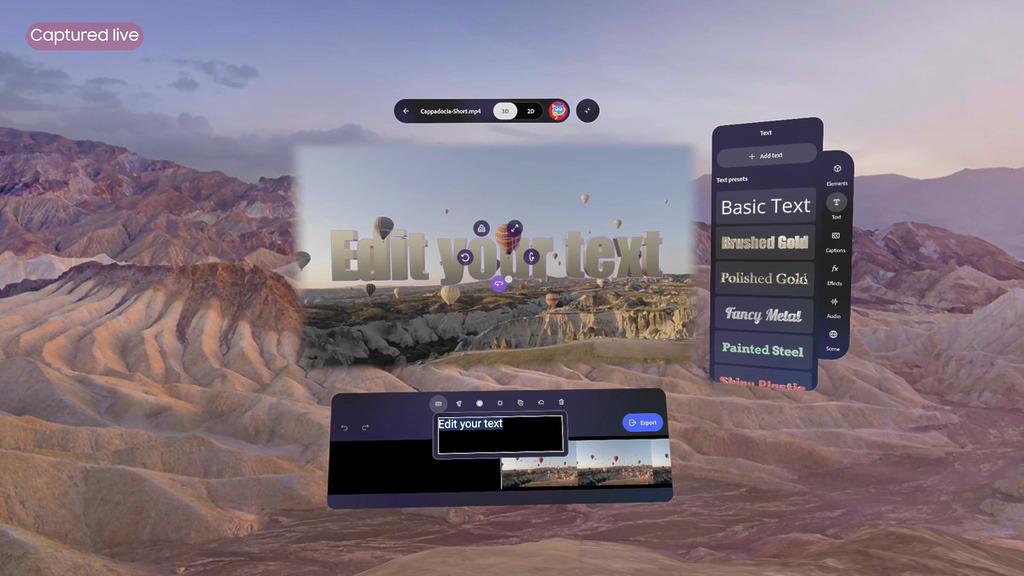Viewport: 1024px width, 576px height.
Task: Delete the text with the trash icon
Action: 561,403
